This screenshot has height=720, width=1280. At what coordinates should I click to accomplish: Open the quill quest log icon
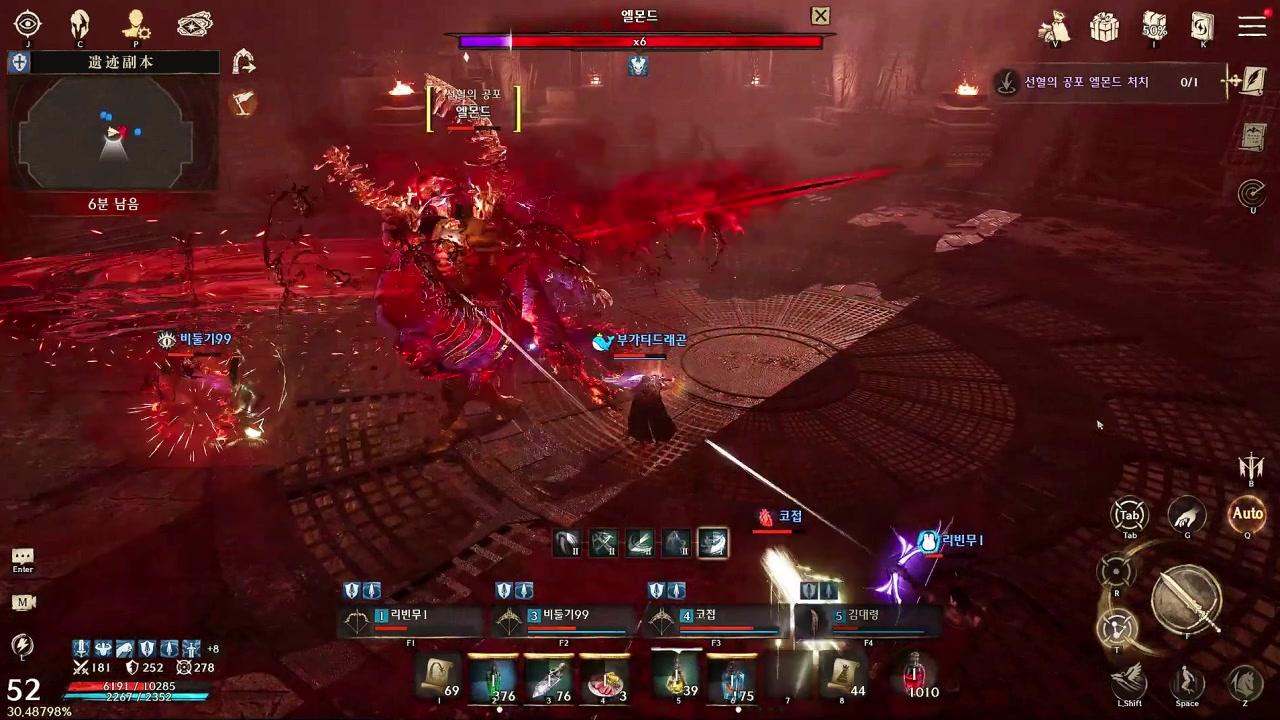[x=1252, y=81]
